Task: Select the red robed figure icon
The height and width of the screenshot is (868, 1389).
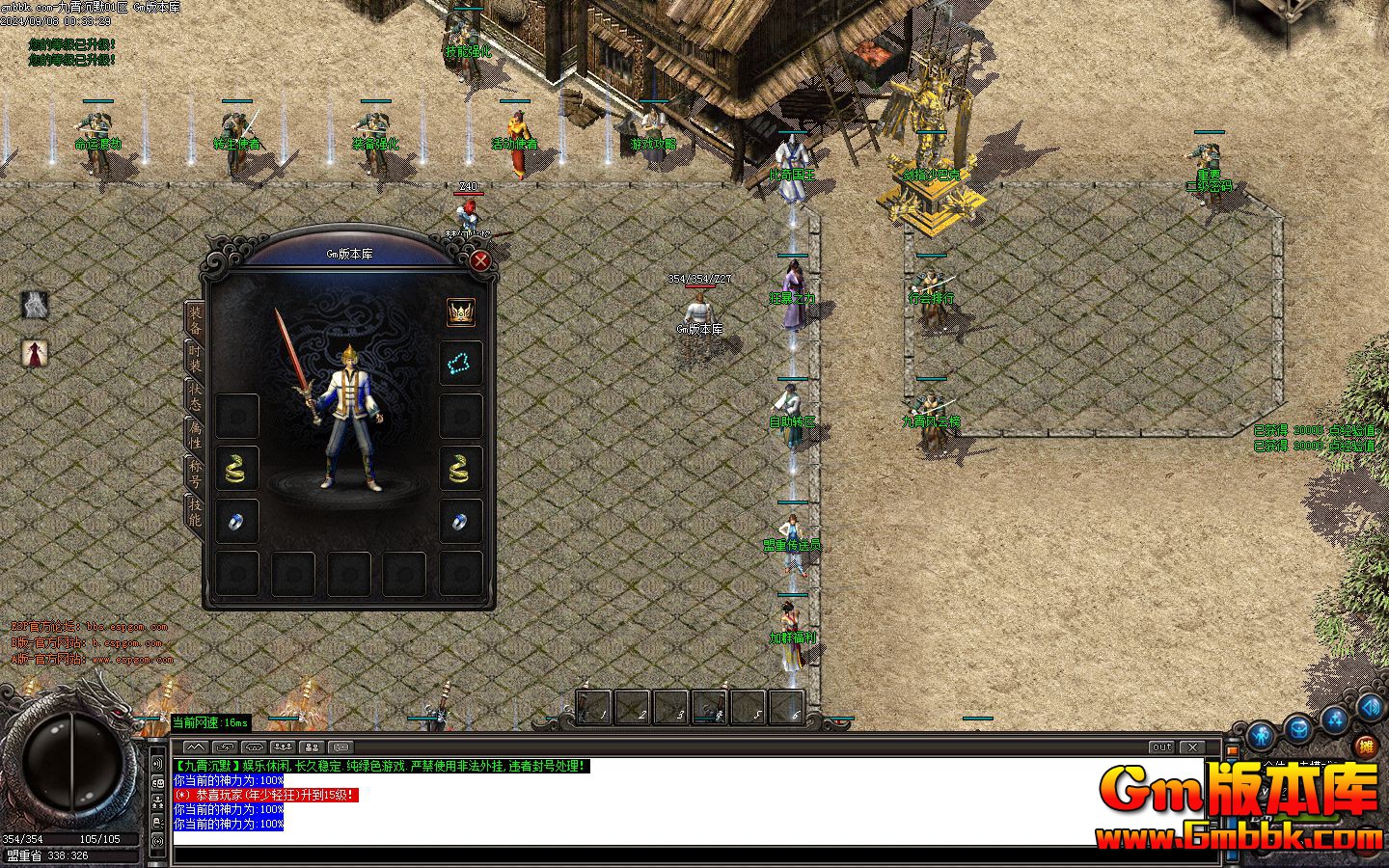Action: (x=35, y=353)
